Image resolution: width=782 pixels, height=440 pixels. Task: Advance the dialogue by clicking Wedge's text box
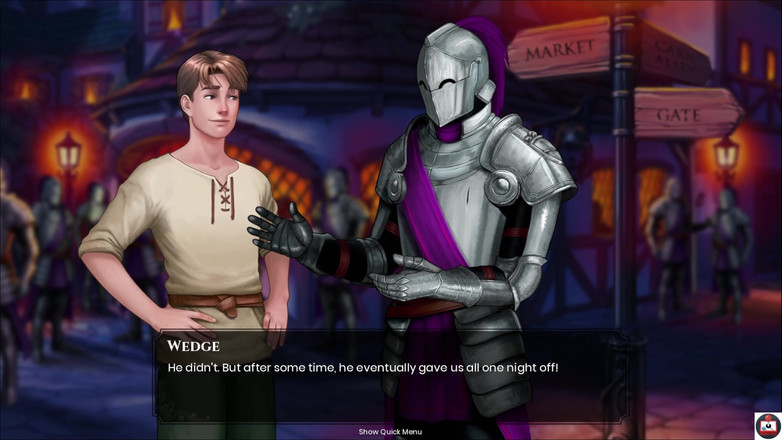point(390,375)
